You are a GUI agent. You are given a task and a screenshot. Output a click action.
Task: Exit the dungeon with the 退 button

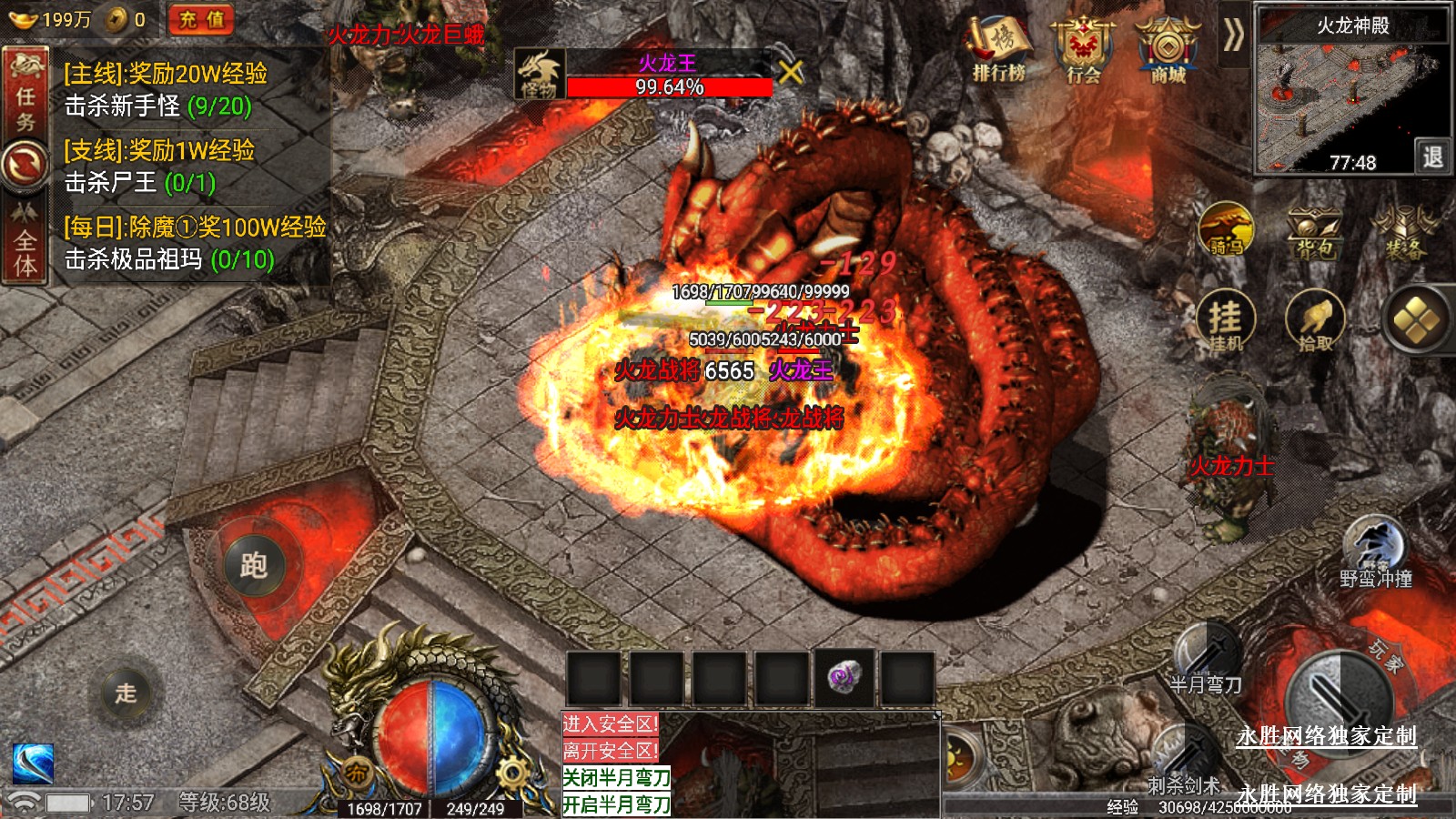pos(1432,157)
